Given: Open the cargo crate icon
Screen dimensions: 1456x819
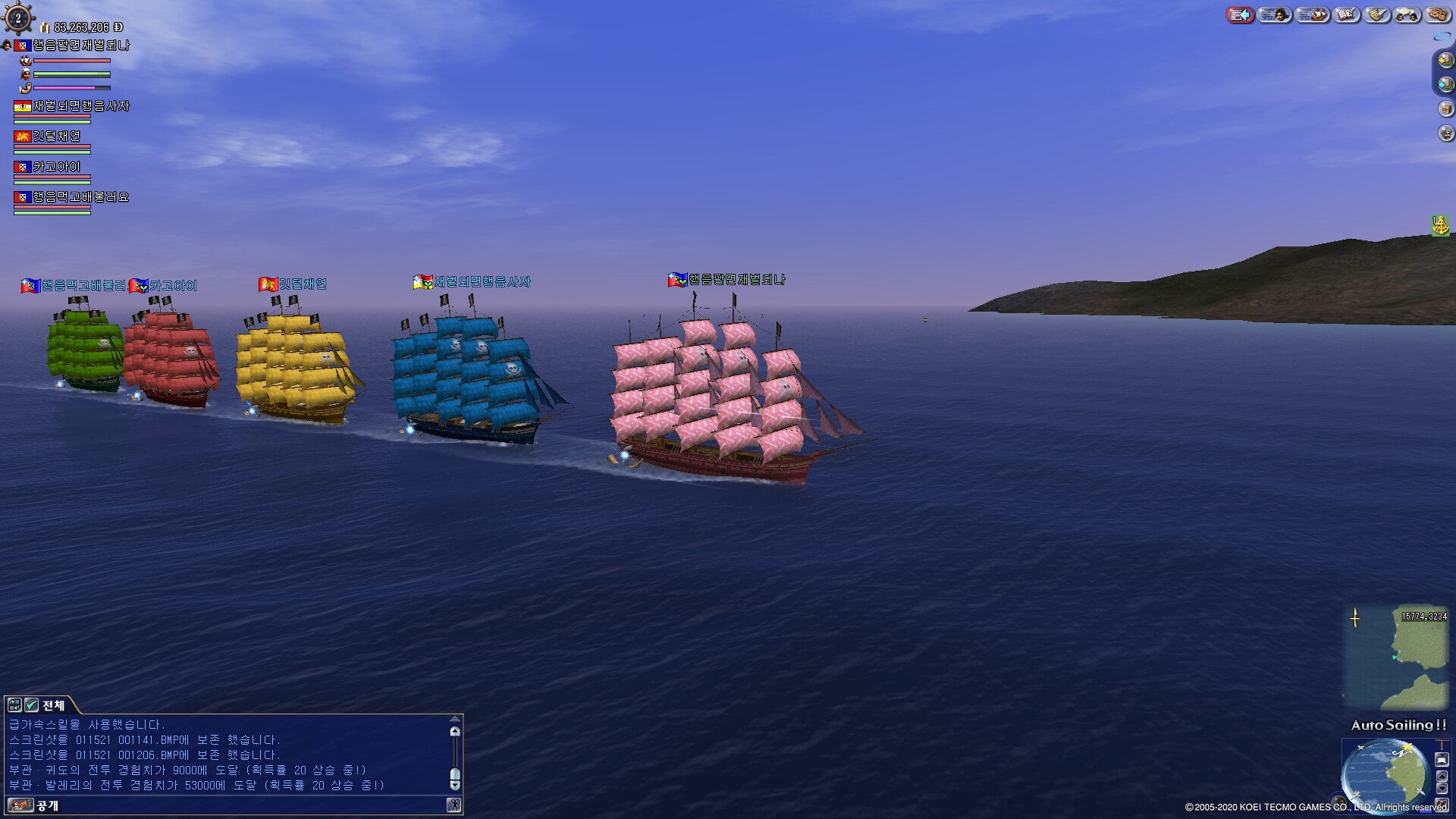Looking at the screenshot, I should pyautogui.click(x=1445, y=108).
